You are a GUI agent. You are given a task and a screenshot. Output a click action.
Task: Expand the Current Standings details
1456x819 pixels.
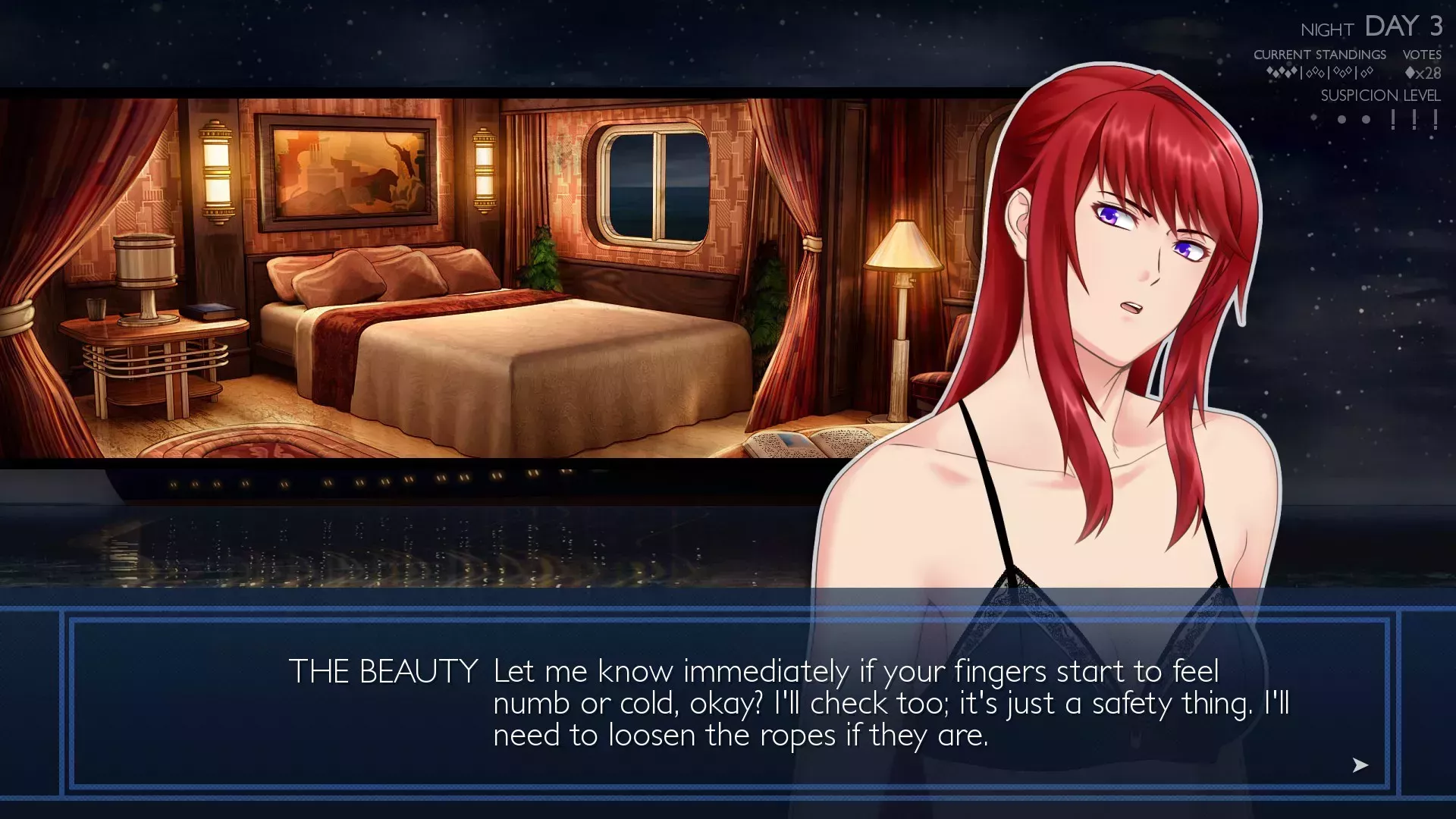[1321, 55]
